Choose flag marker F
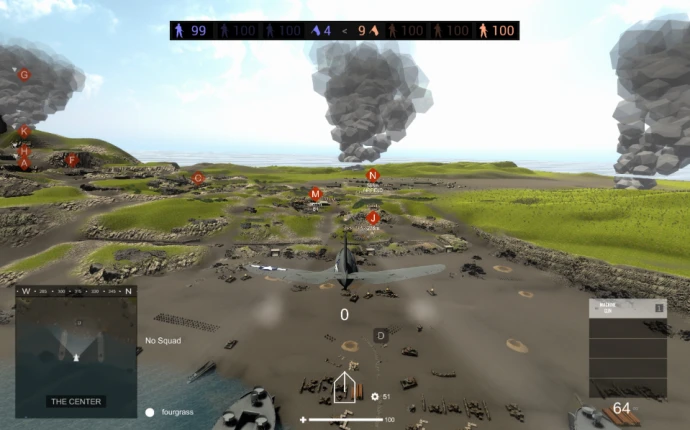The image size is (690, 430). click(x=71, y=160)
